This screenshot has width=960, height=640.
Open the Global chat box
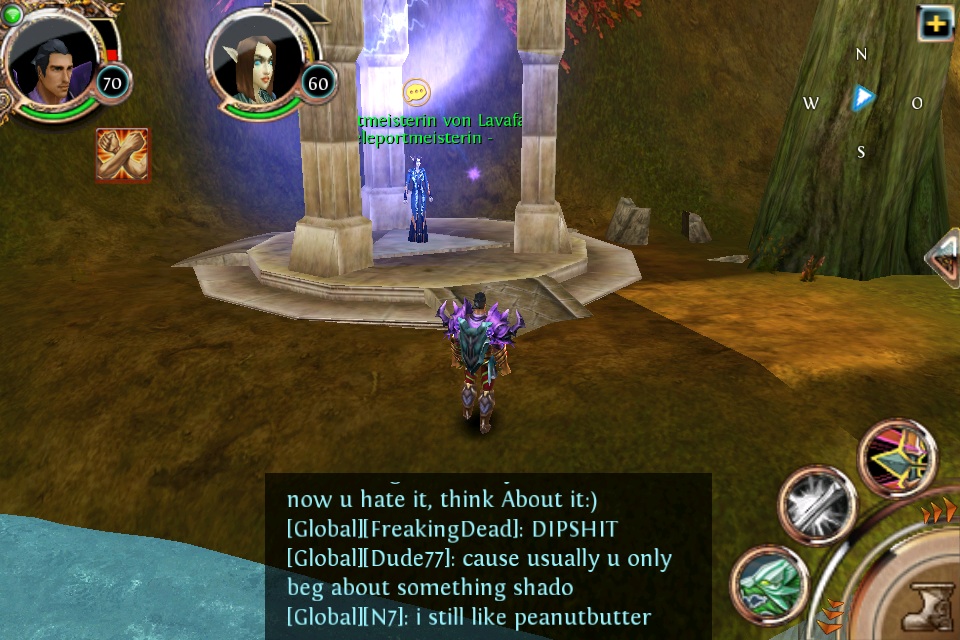point(488,556)
